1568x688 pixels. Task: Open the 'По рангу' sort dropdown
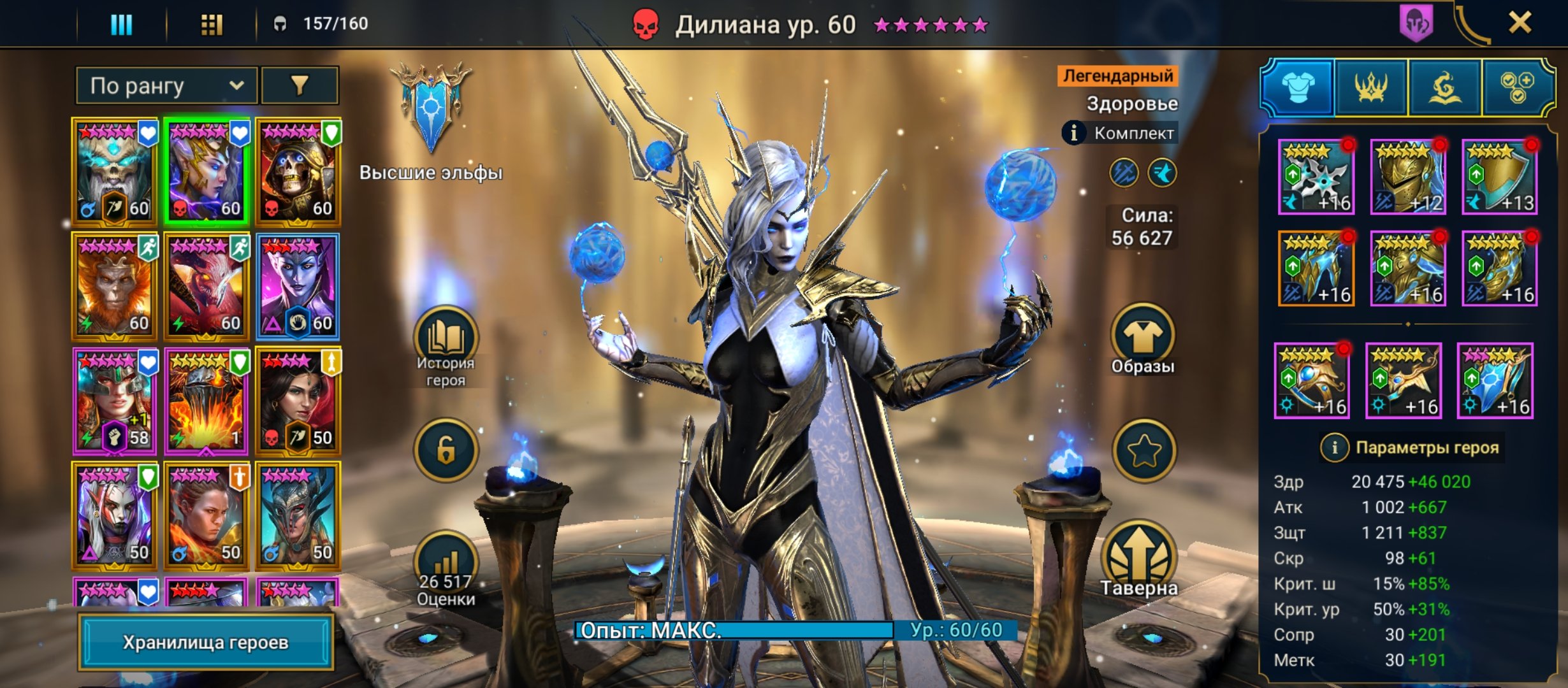(166, 86)
